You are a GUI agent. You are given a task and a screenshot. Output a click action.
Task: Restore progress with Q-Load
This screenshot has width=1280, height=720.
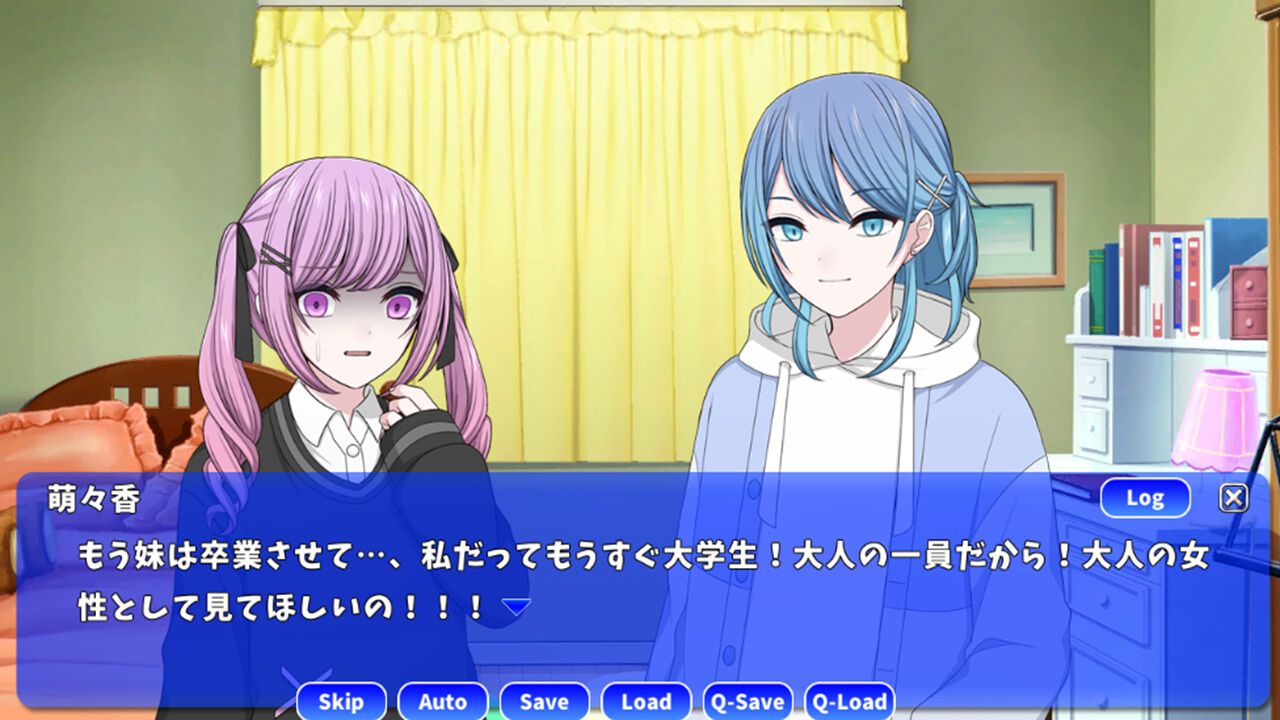(849, 701)
